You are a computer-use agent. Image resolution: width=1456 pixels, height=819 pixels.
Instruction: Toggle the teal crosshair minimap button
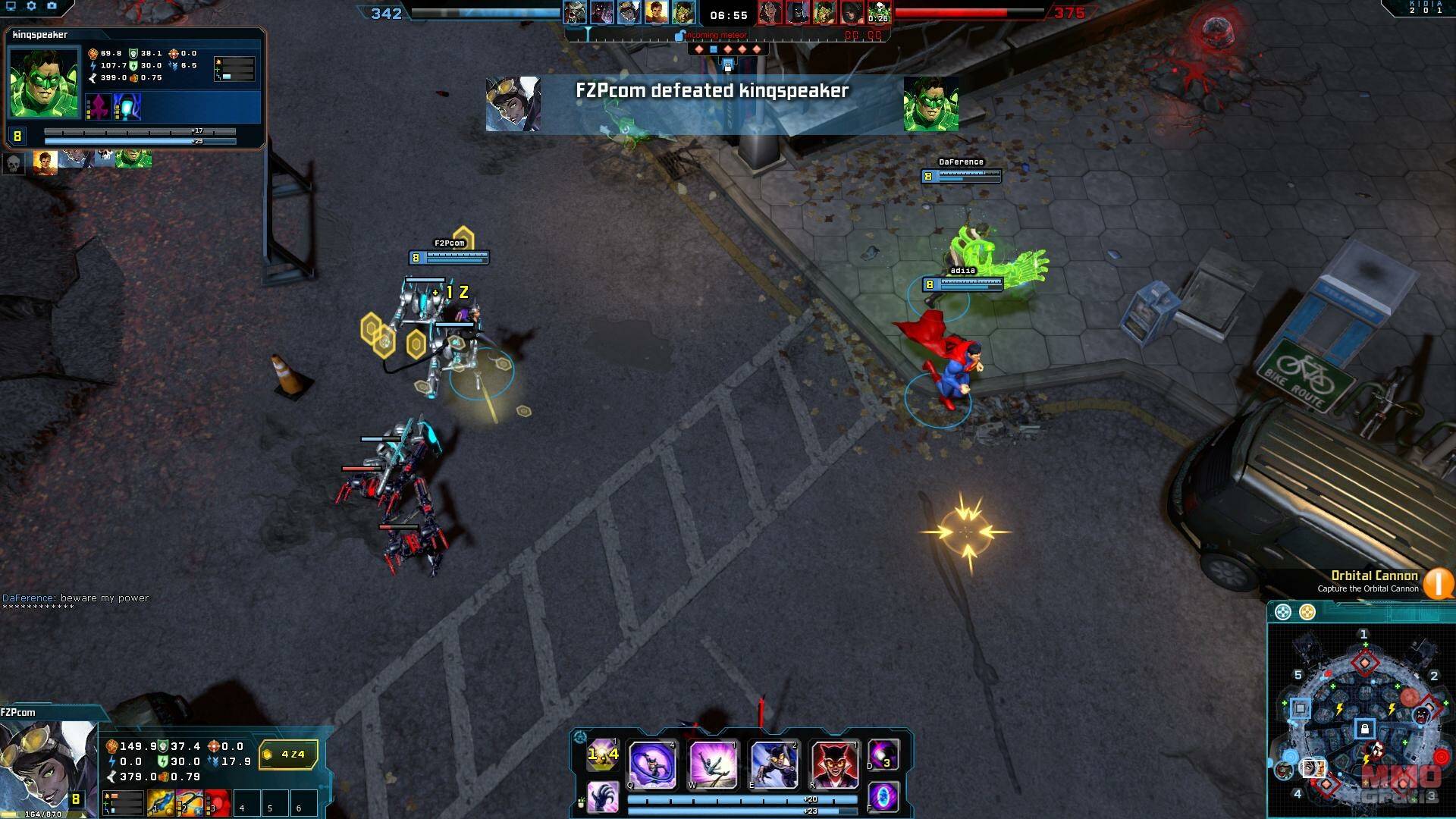pyautogui.click(x=1282, y=612)
